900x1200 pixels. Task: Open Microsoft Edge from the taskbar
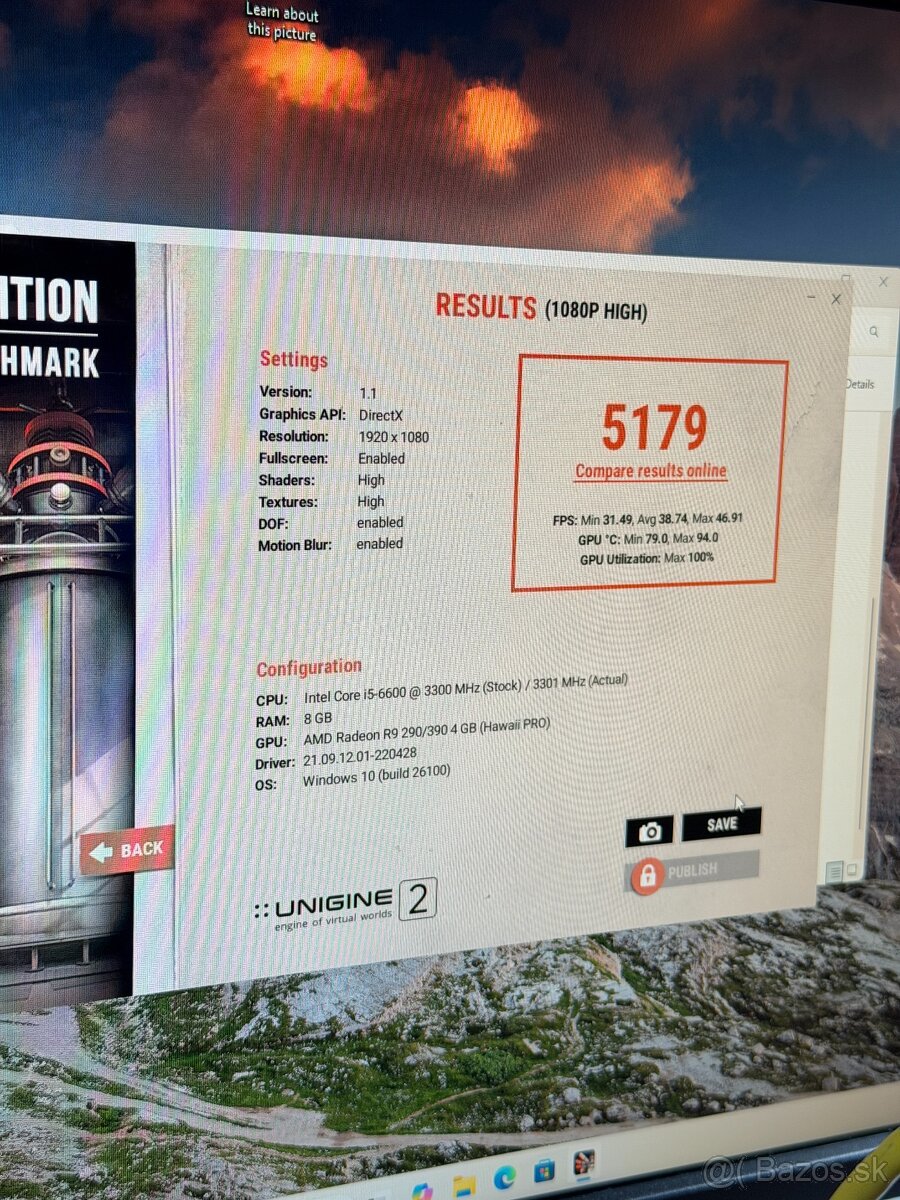504,1178
